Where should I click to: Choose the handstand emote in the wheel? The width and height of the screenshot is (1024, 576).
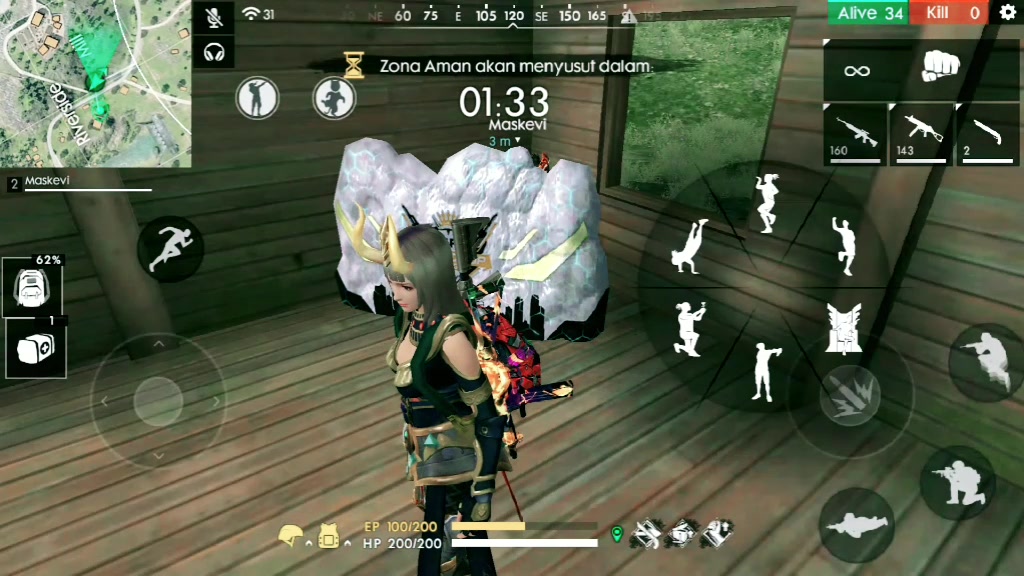[690, 246]
